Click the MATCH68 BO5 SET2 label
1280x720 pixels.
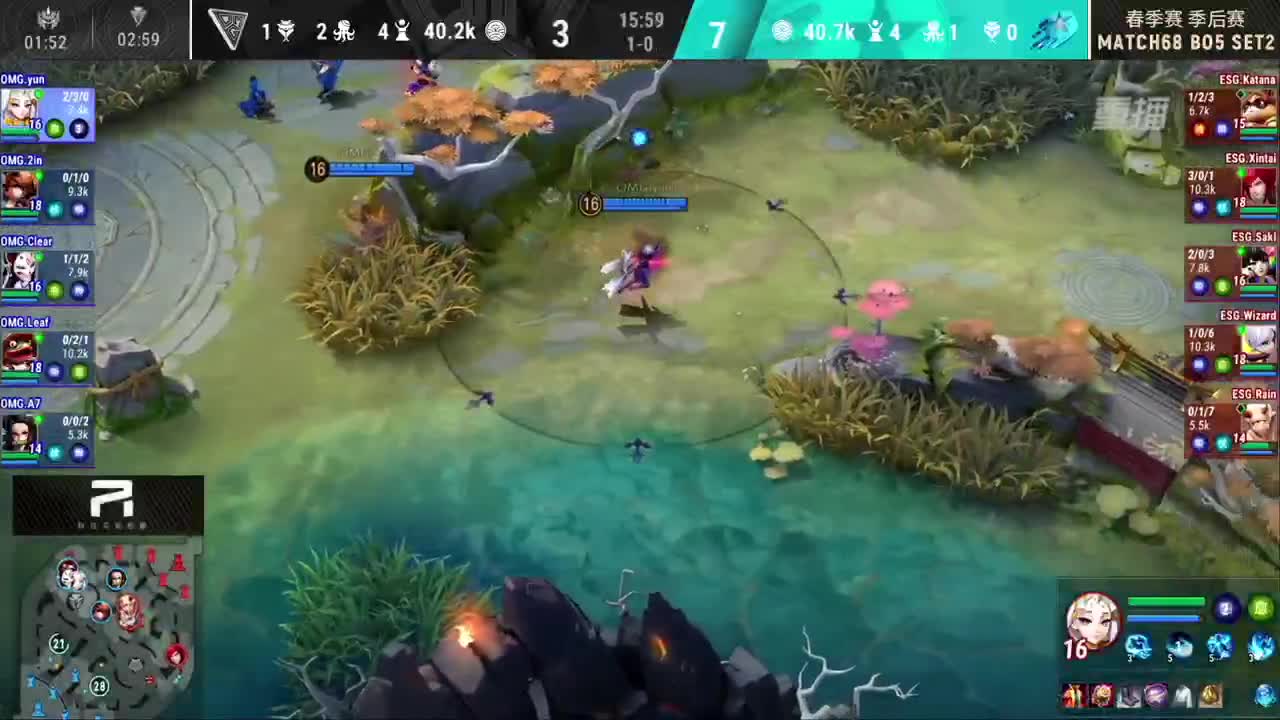(1185, 42)
